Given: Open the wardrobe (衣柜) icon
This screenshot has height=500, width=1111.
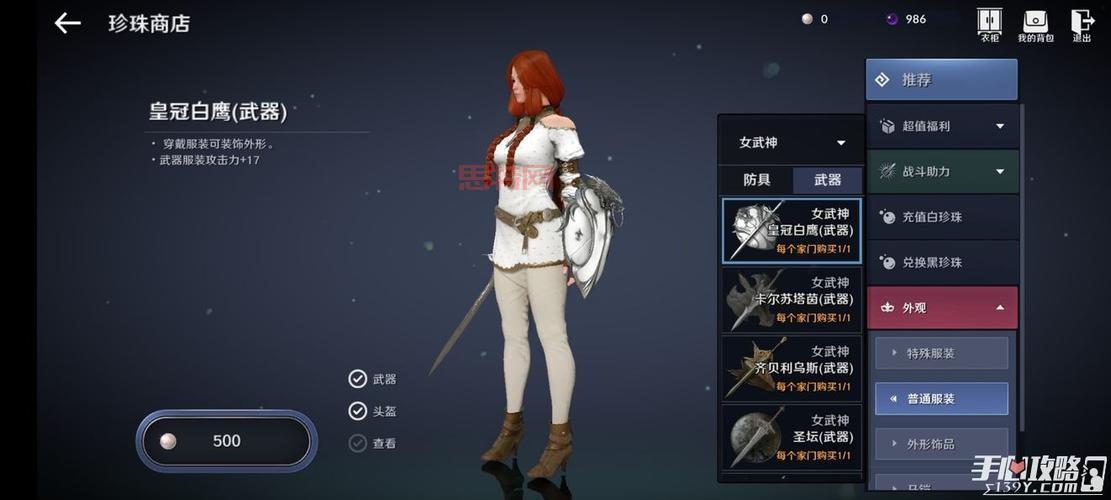Looking at the screenshot, I should tap(988, 23).
